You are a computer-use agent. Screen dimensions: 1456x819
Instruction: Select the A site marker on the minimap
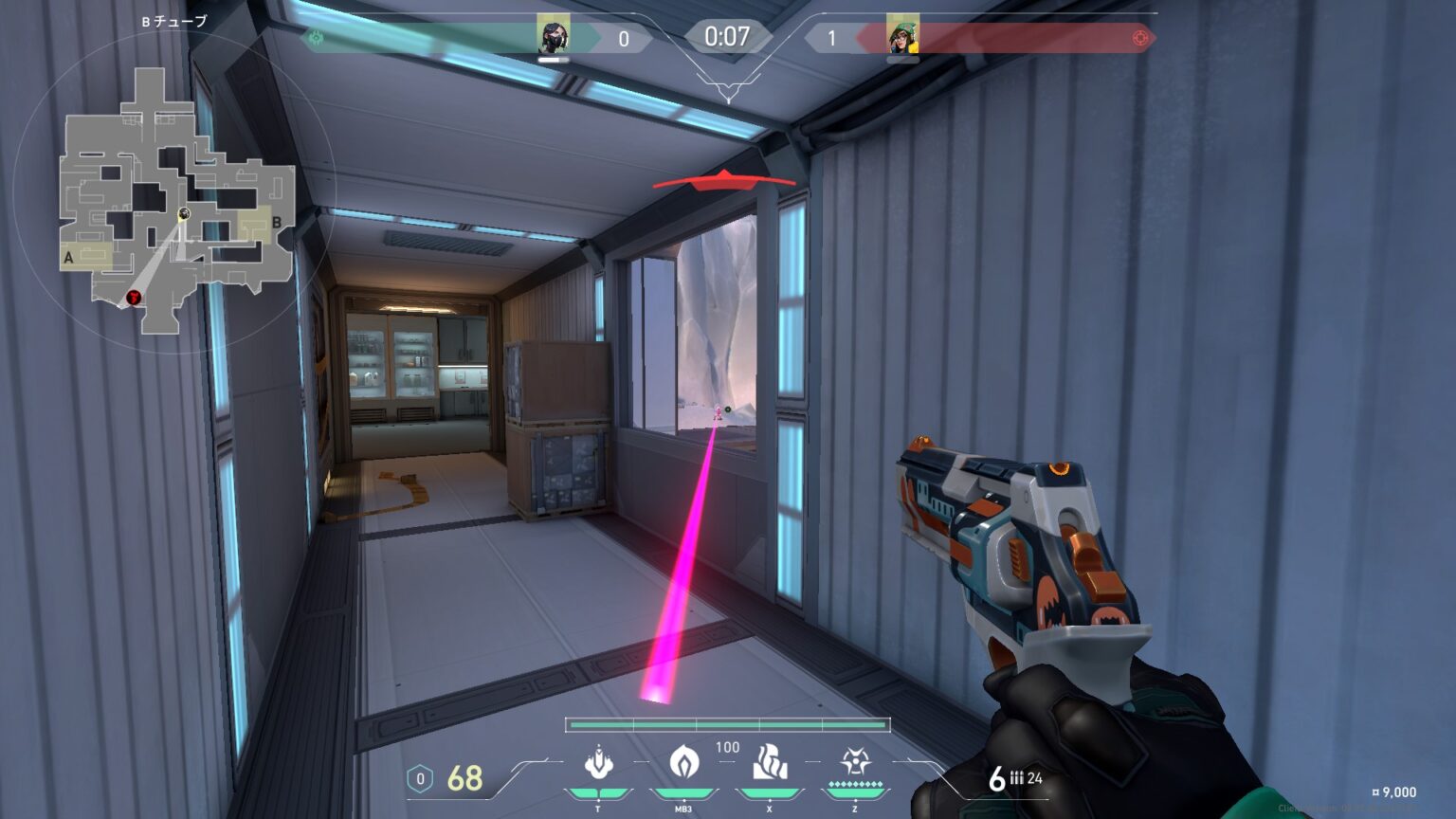(x=68, y=258)
